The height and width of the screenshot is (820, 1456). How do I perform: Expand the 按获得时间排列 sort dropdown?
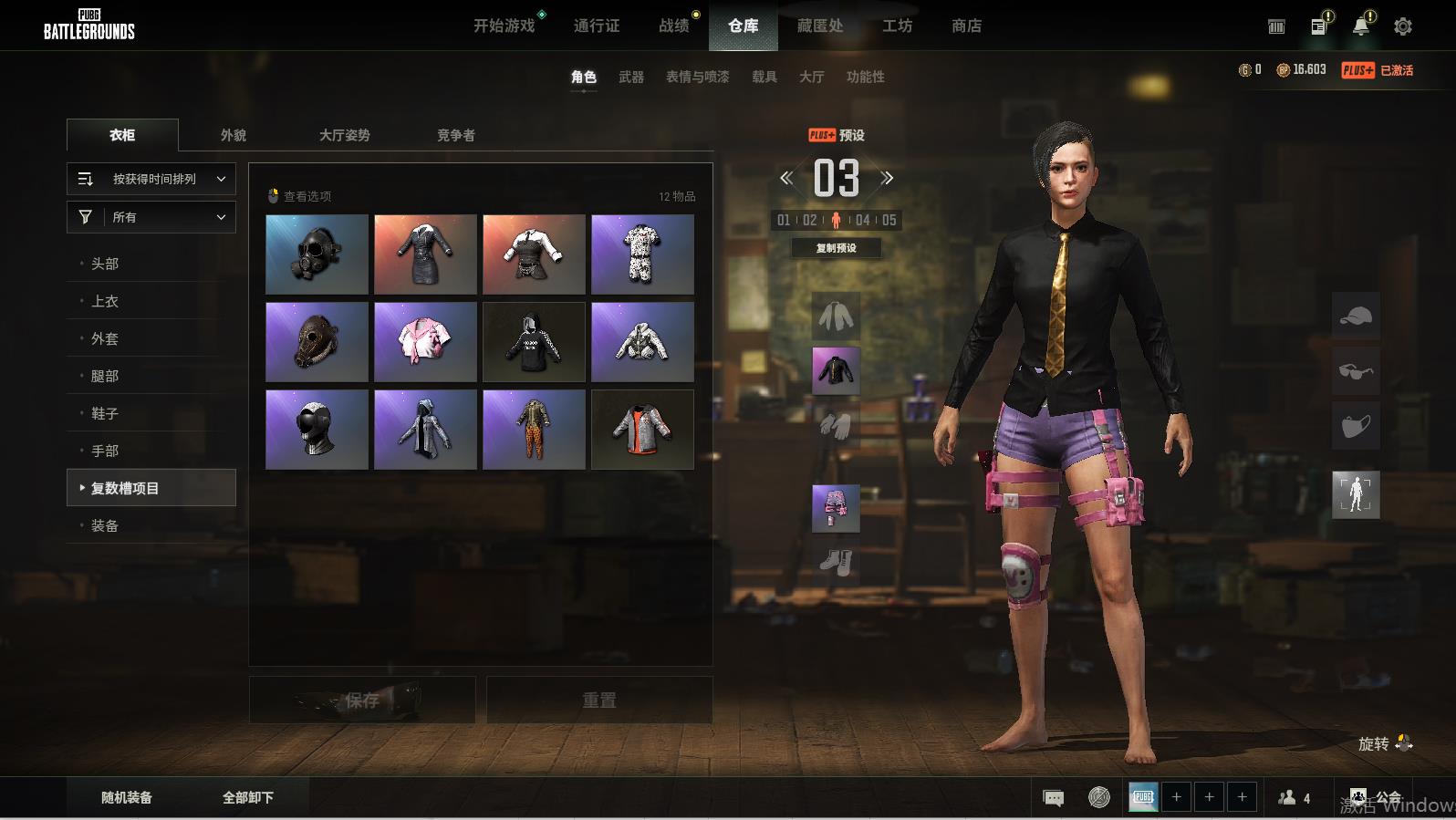[x=151, y=179]
